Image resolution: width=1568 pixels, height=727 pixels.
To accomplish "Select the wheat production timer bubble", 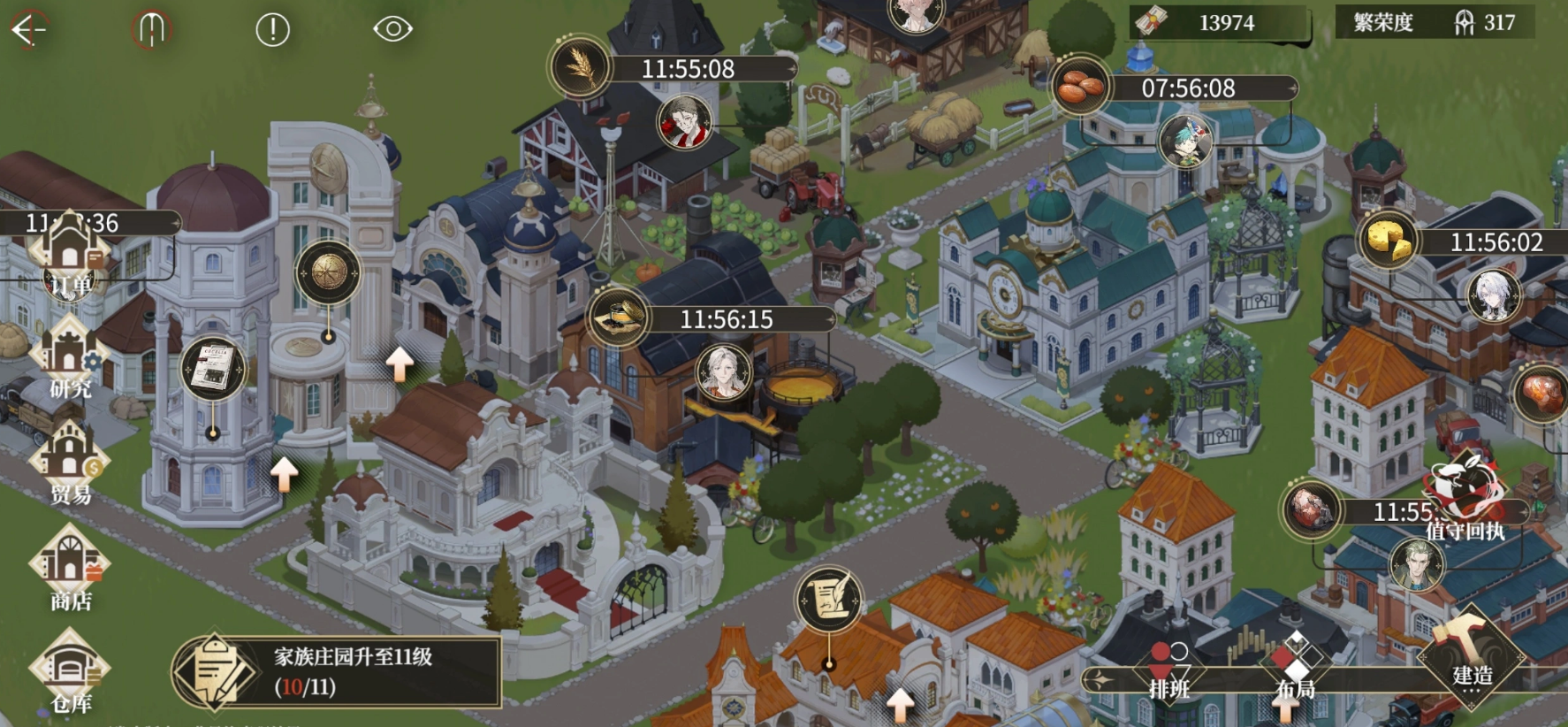I will 581,68.
